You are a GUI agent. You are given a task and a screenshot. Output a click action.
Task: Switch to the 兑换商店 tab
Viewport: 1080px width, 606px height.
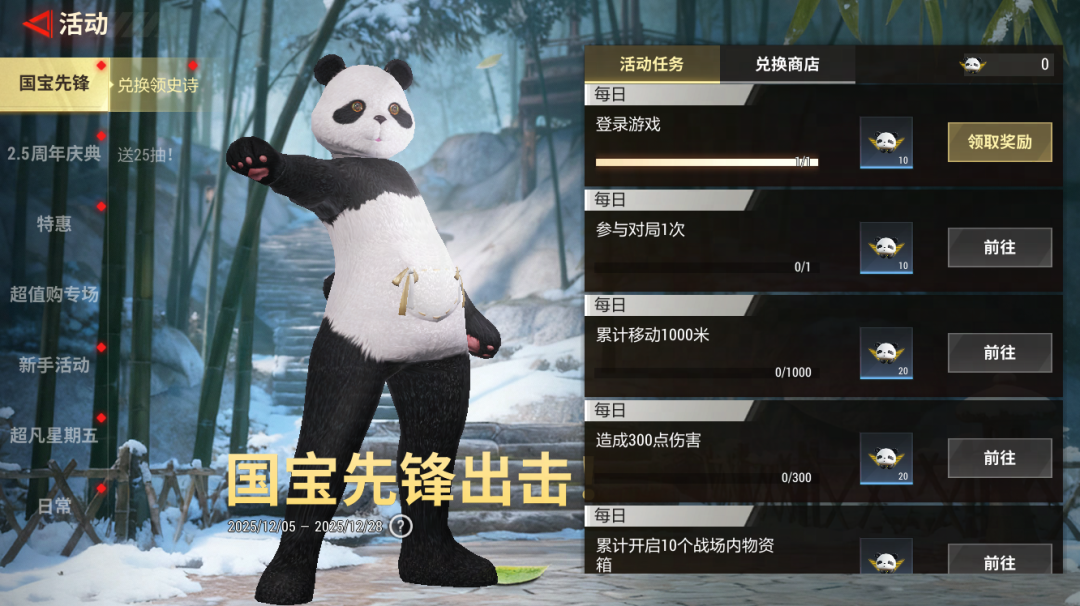(x=787, y=64)
